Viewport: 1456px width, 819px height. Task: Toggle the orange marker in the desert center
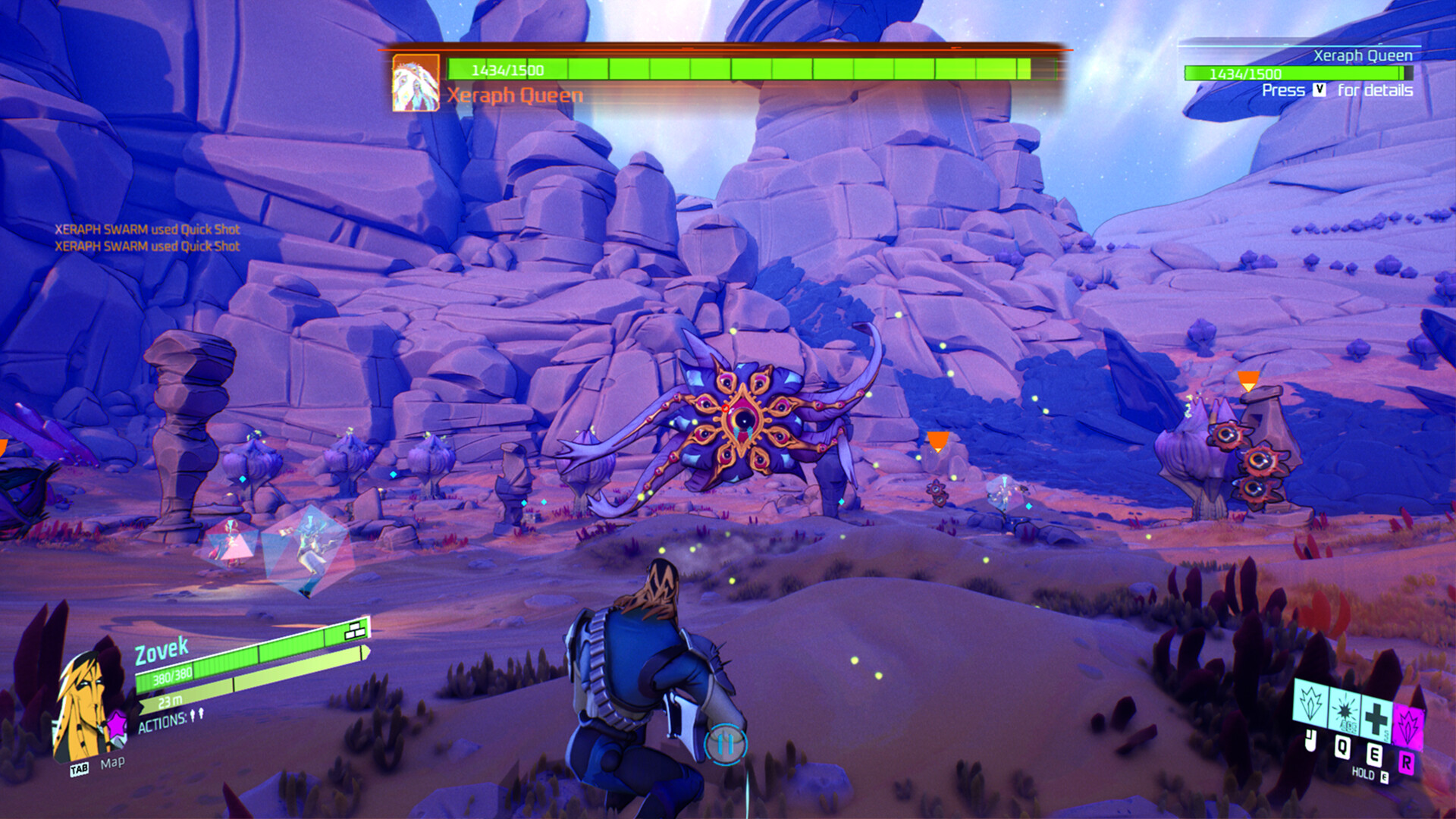point(937,440)
